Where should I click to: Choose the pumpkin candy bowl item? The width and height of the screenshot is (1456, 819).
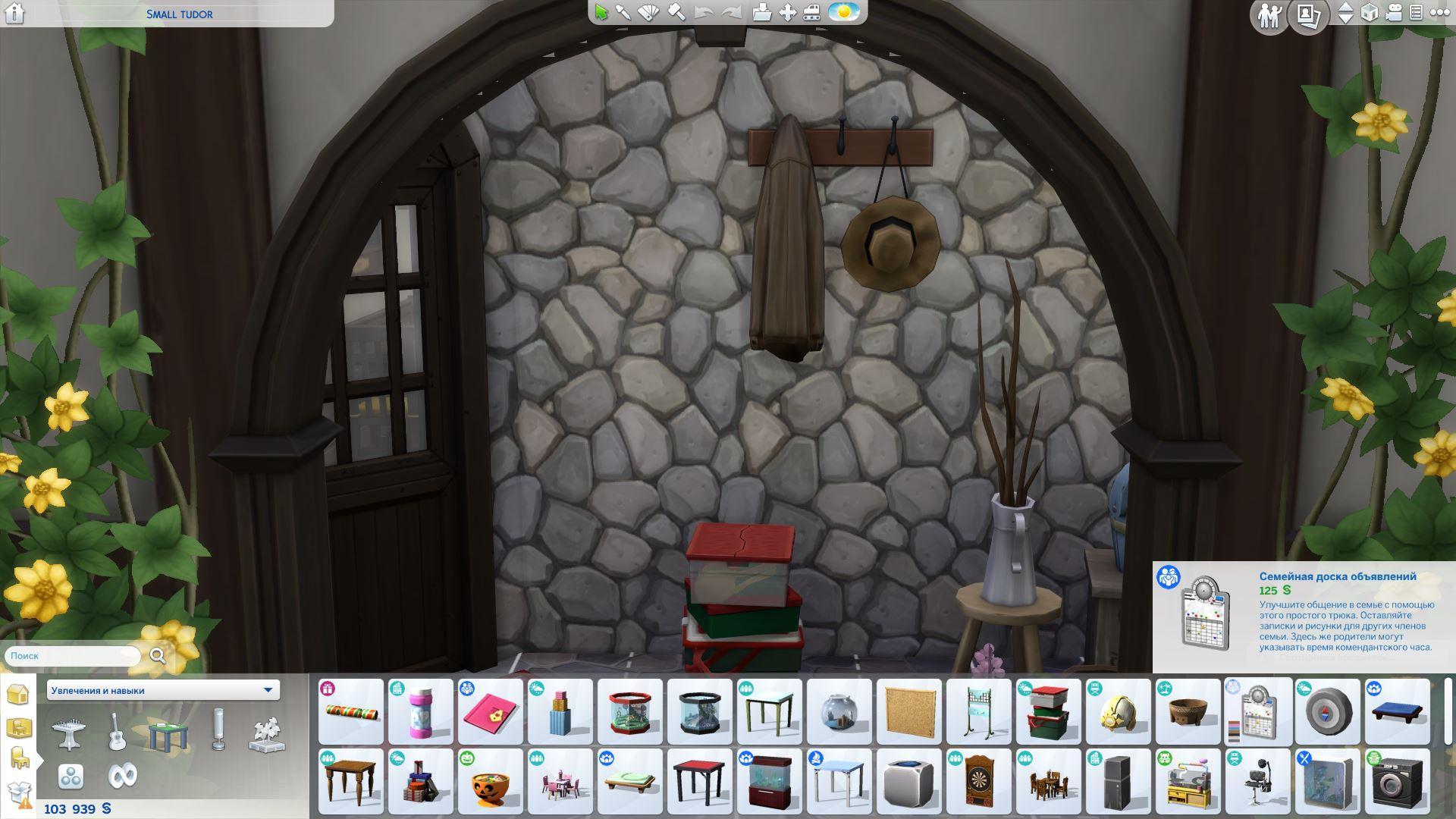pos(491,781)
